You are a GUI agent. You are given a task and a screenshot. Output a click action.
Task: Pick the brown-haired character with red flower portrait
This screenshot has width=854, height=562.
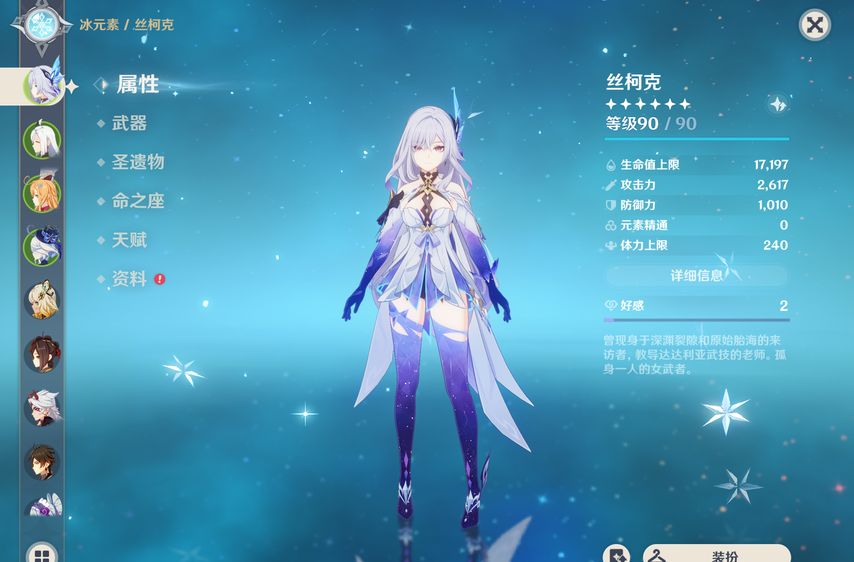[42, 354]
